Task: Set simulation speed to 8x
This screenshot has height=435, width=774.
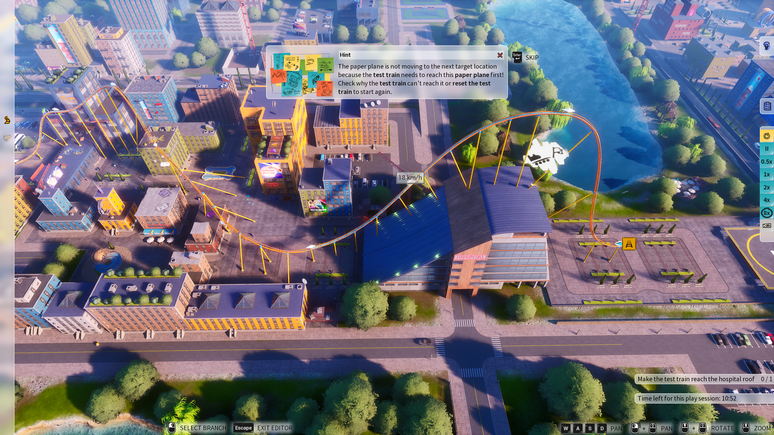Action: click(x=767, y=213)
